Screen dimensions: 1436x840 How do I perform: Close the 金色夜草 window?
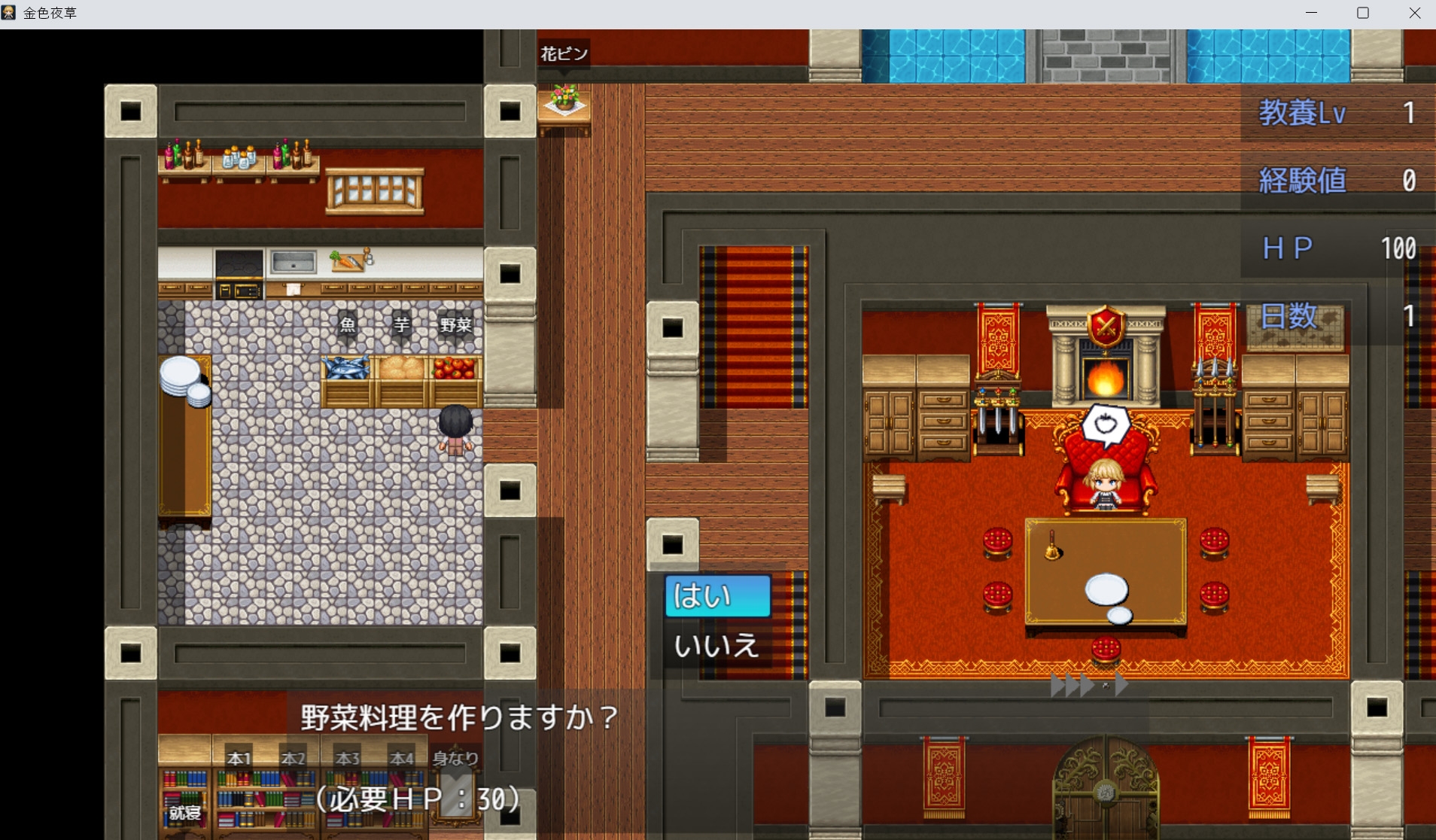pyautogui.click(x=1414, y=13)
